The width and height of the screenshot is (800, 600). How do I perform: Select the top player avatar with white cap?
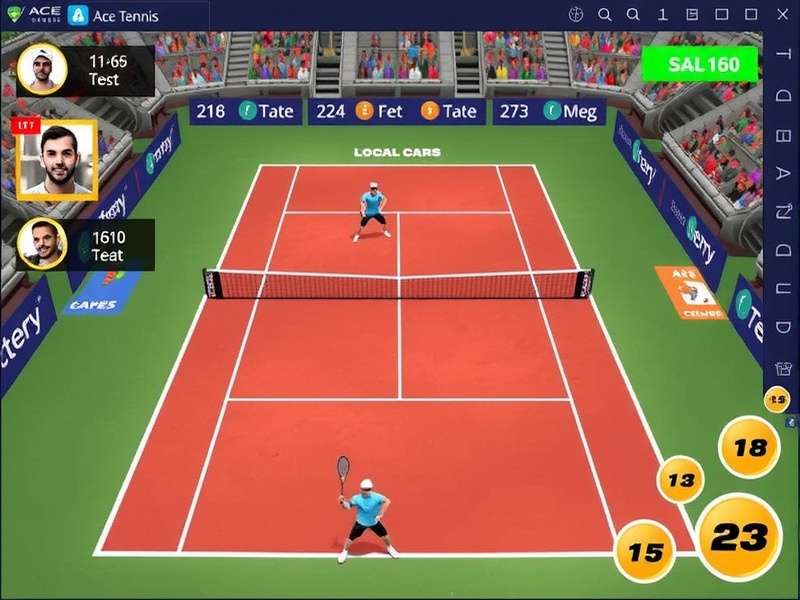pyautogui.click(x=42, y=69)
